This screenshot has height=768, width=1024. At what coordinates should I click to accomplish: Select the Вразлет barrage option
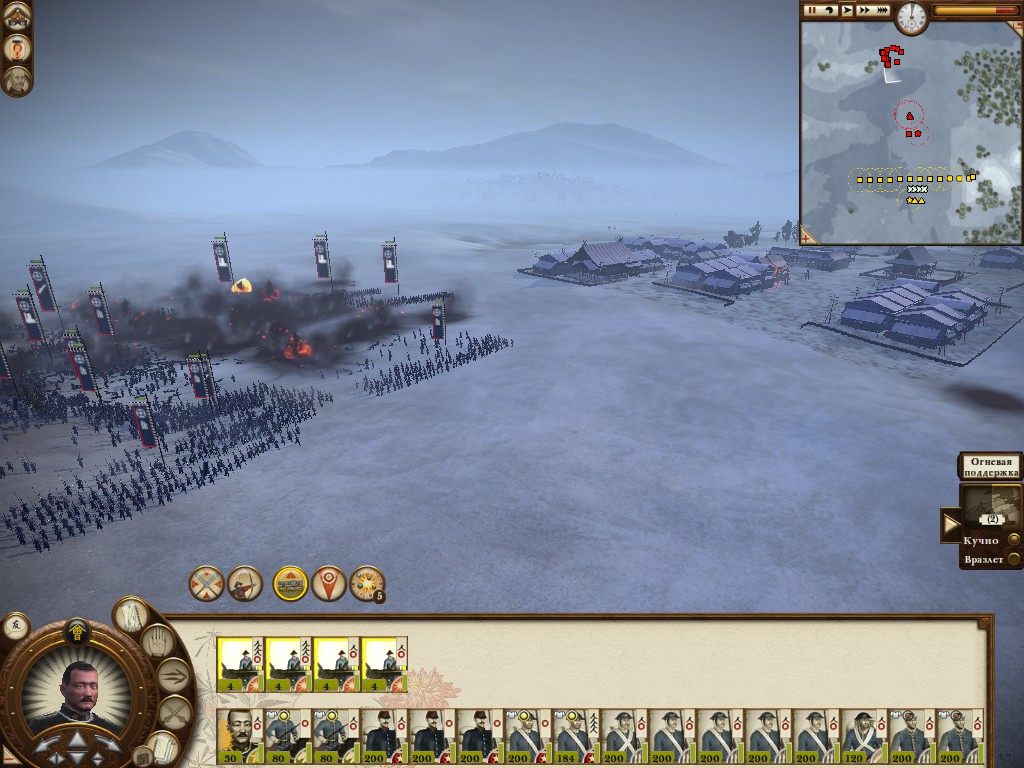pos(1013,560)
